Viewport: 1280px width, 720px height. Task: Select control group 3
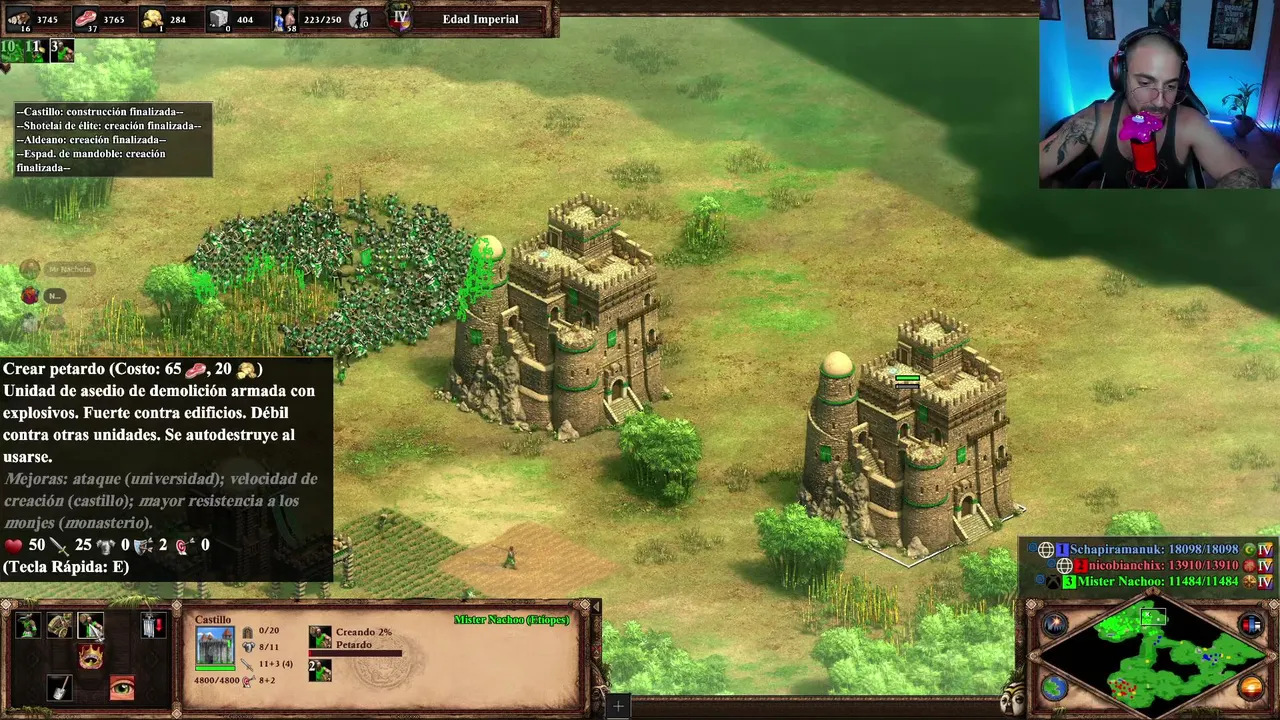click(61, 50)
